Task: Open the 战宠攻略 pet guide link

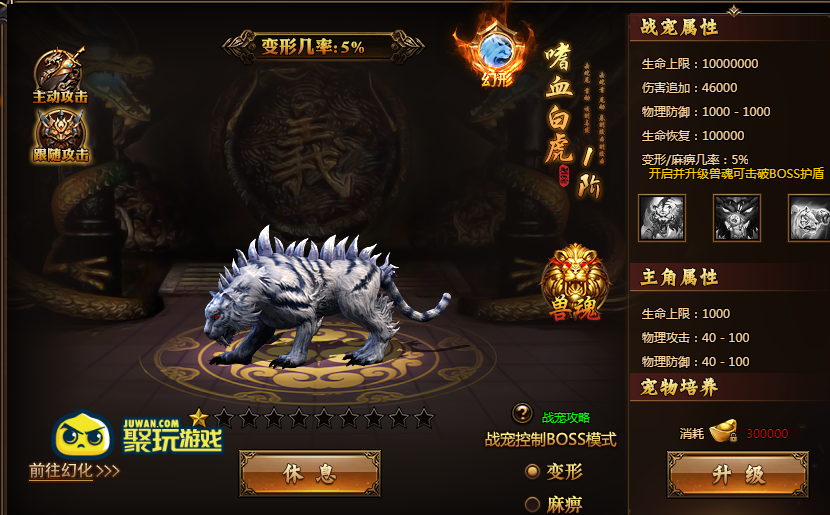Action: tap(566, 417)
